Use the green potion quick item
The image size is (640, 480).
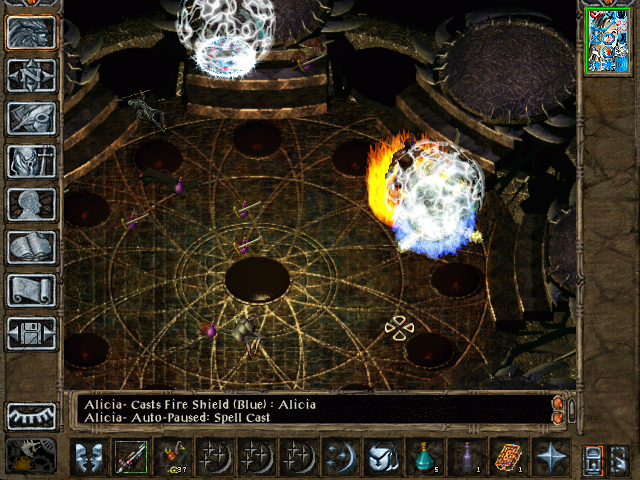(x=424, y=457)
